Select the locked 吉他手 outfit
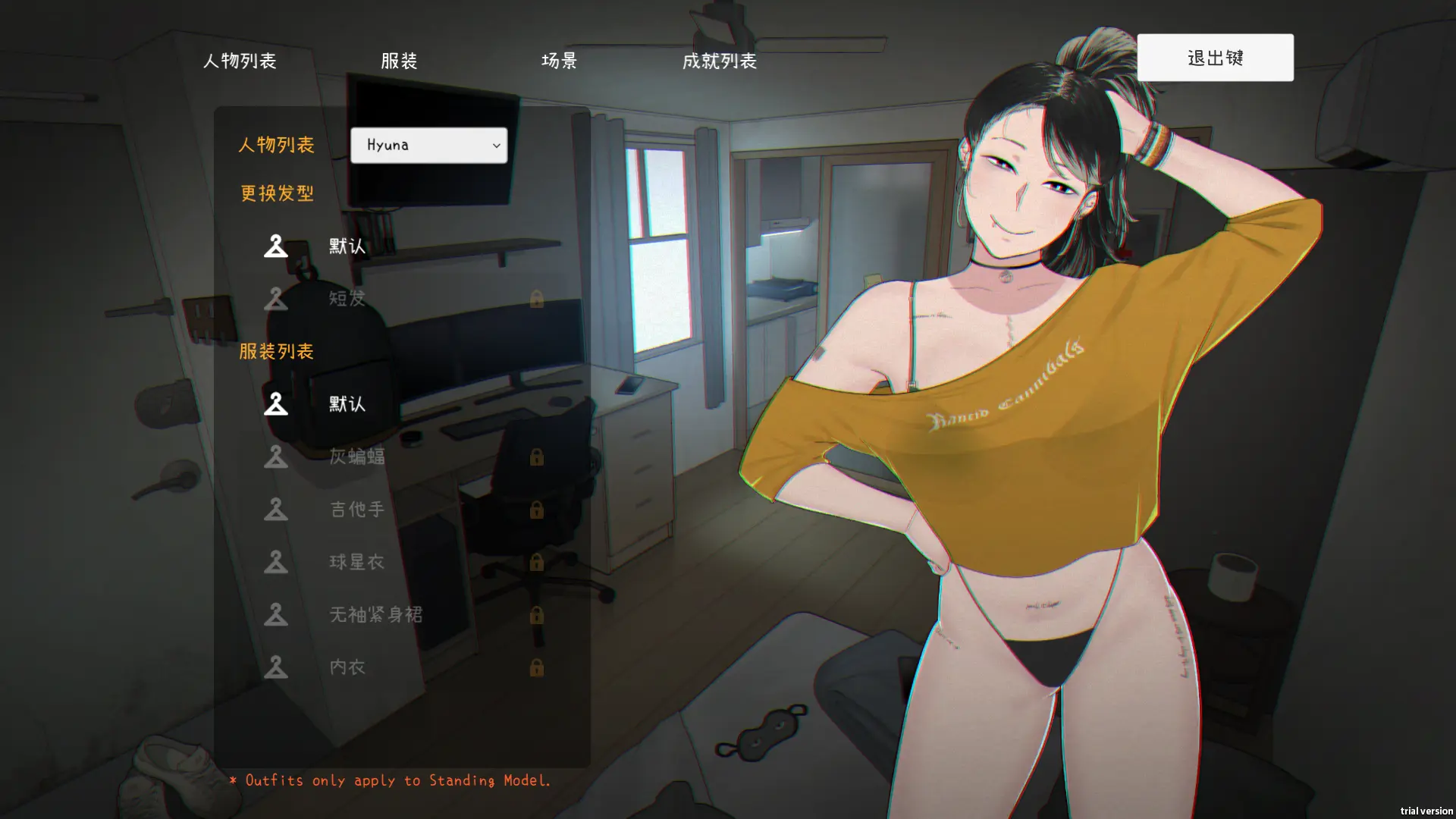Screen dimensions: 1456x819 [356, 509]
